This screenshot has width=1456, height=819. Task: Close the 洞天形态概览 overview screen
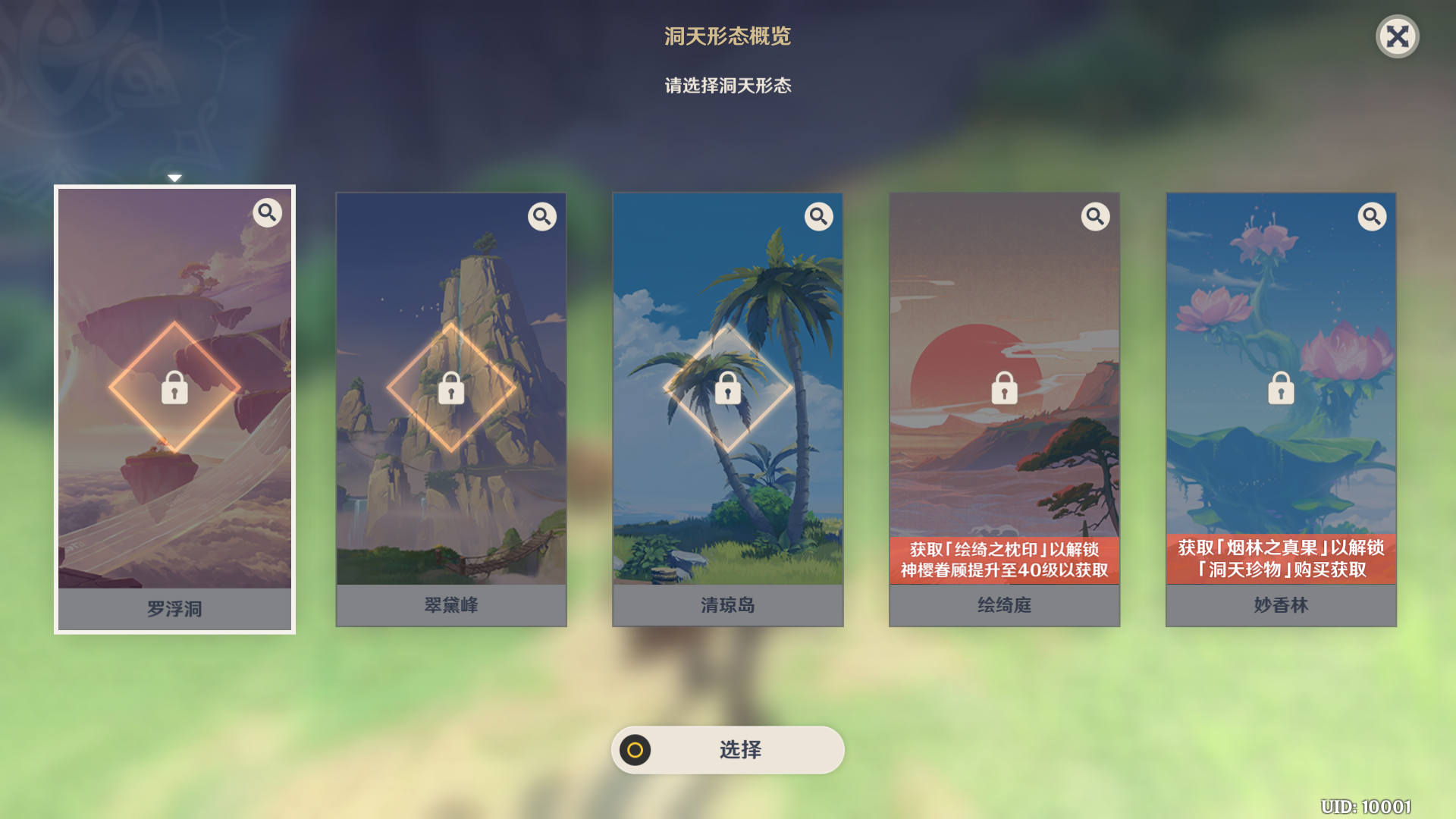coord(1398,36)
